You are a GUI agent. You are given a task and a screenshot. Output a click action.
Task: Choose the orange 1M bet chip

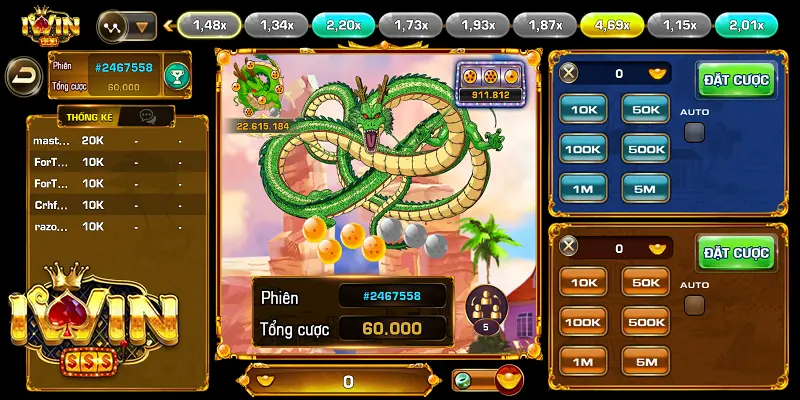tap(583, 360)
